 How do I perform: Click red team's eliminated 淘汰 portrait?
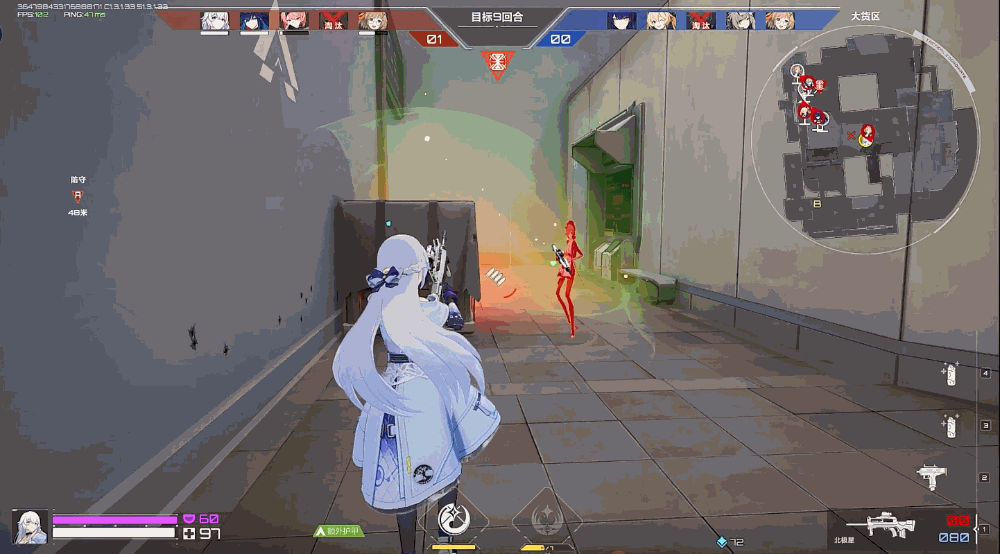(333, 20)
